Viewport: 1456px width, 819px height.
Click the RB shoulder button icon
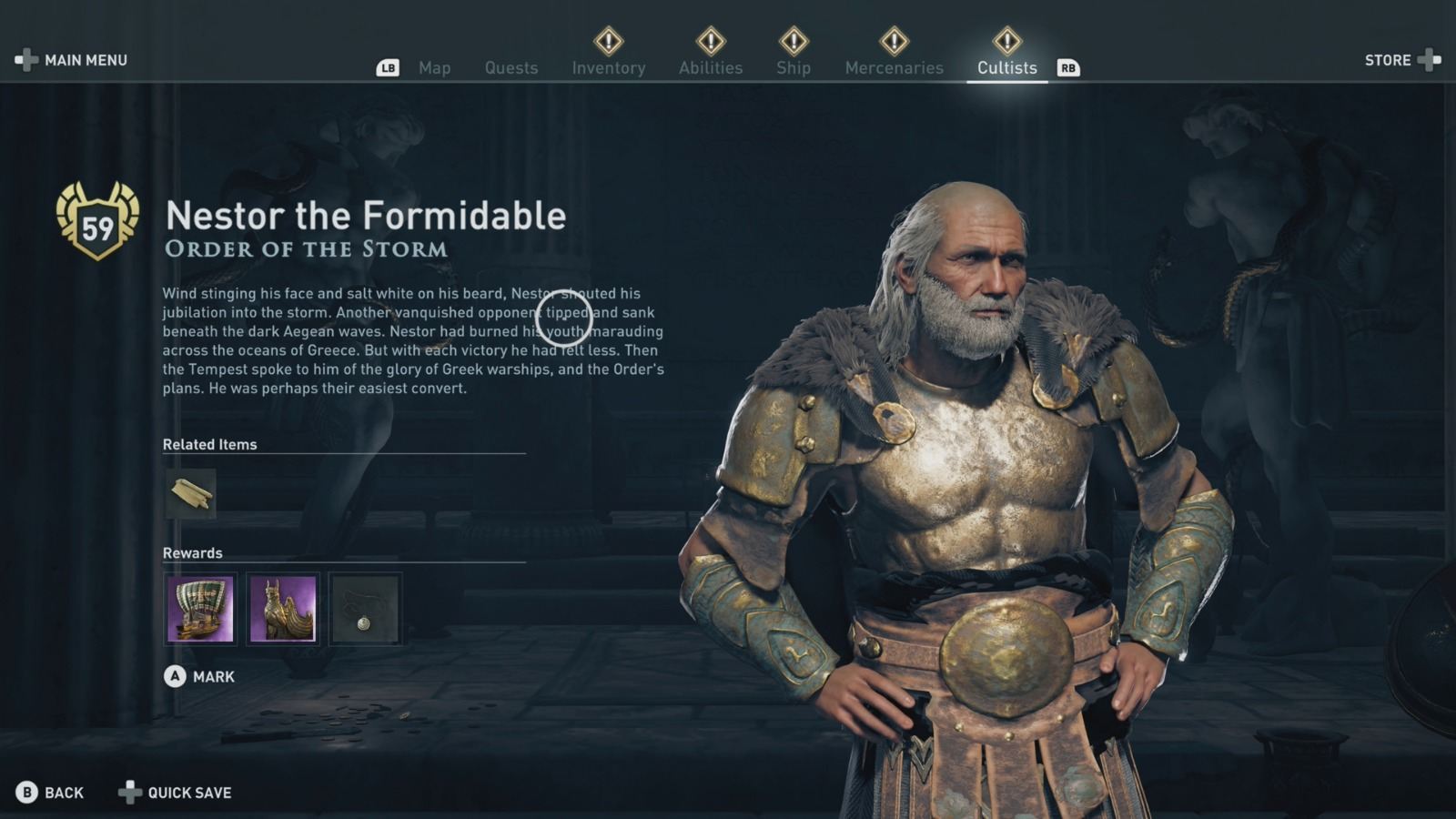point(1068,66)
